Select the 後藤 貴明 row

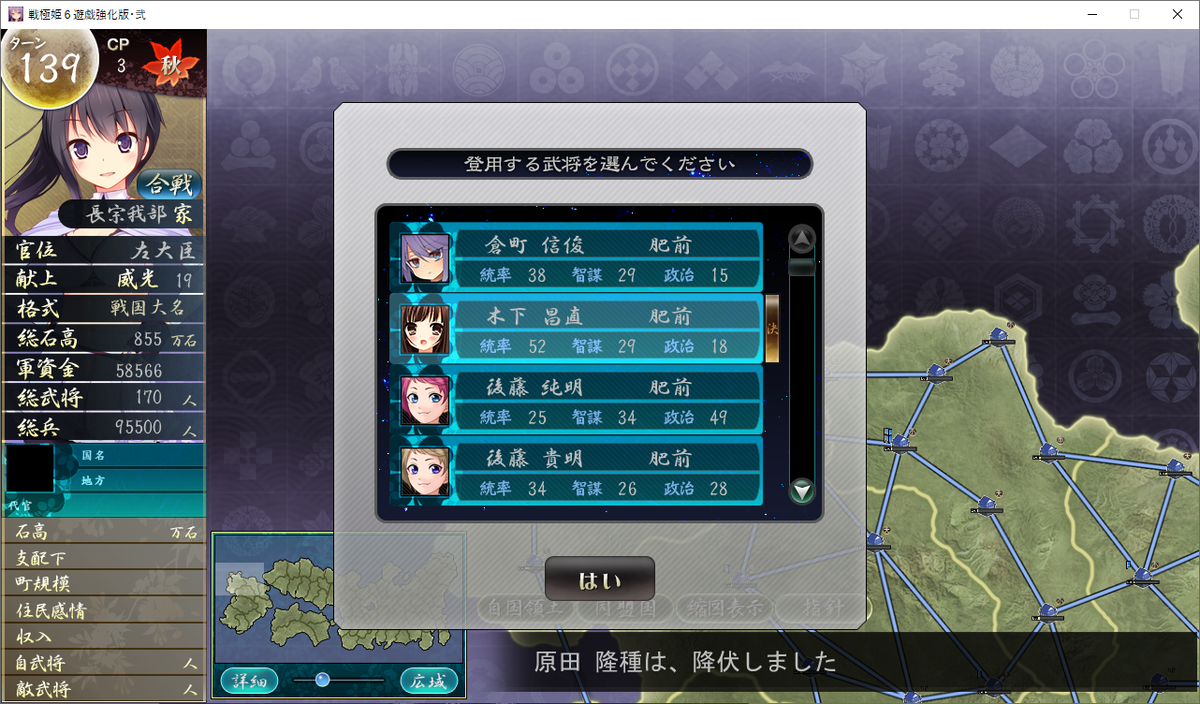tap(577, 472)
